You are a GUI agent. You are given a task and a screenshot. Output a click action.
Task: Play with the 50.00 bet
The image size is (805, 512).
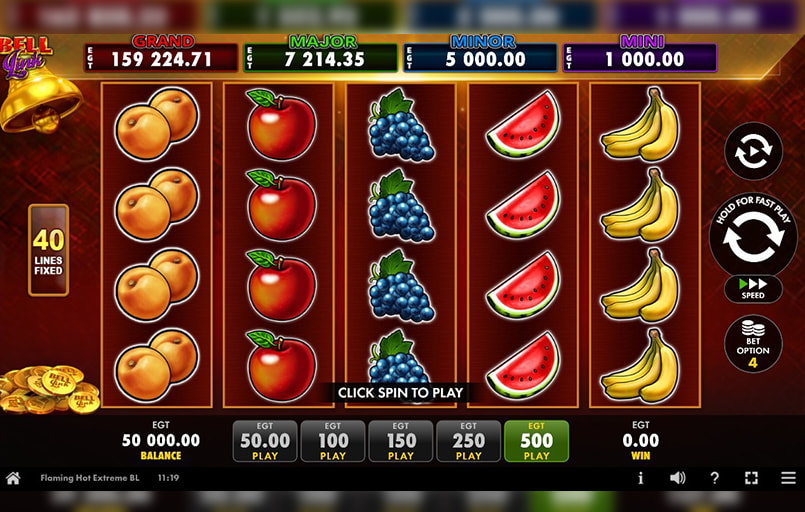pos(265,441)
